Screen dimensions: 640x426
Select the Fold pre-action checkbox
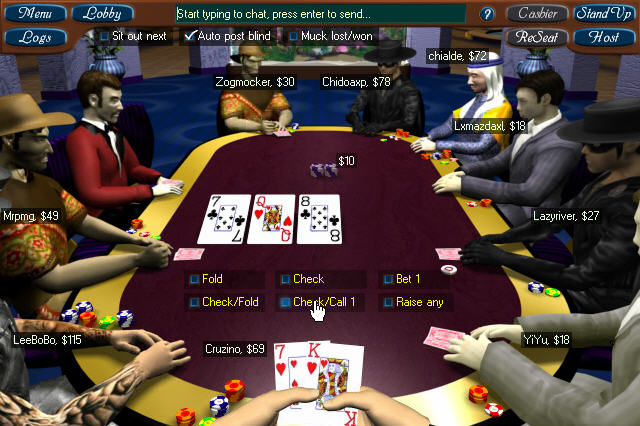(194, 279)
